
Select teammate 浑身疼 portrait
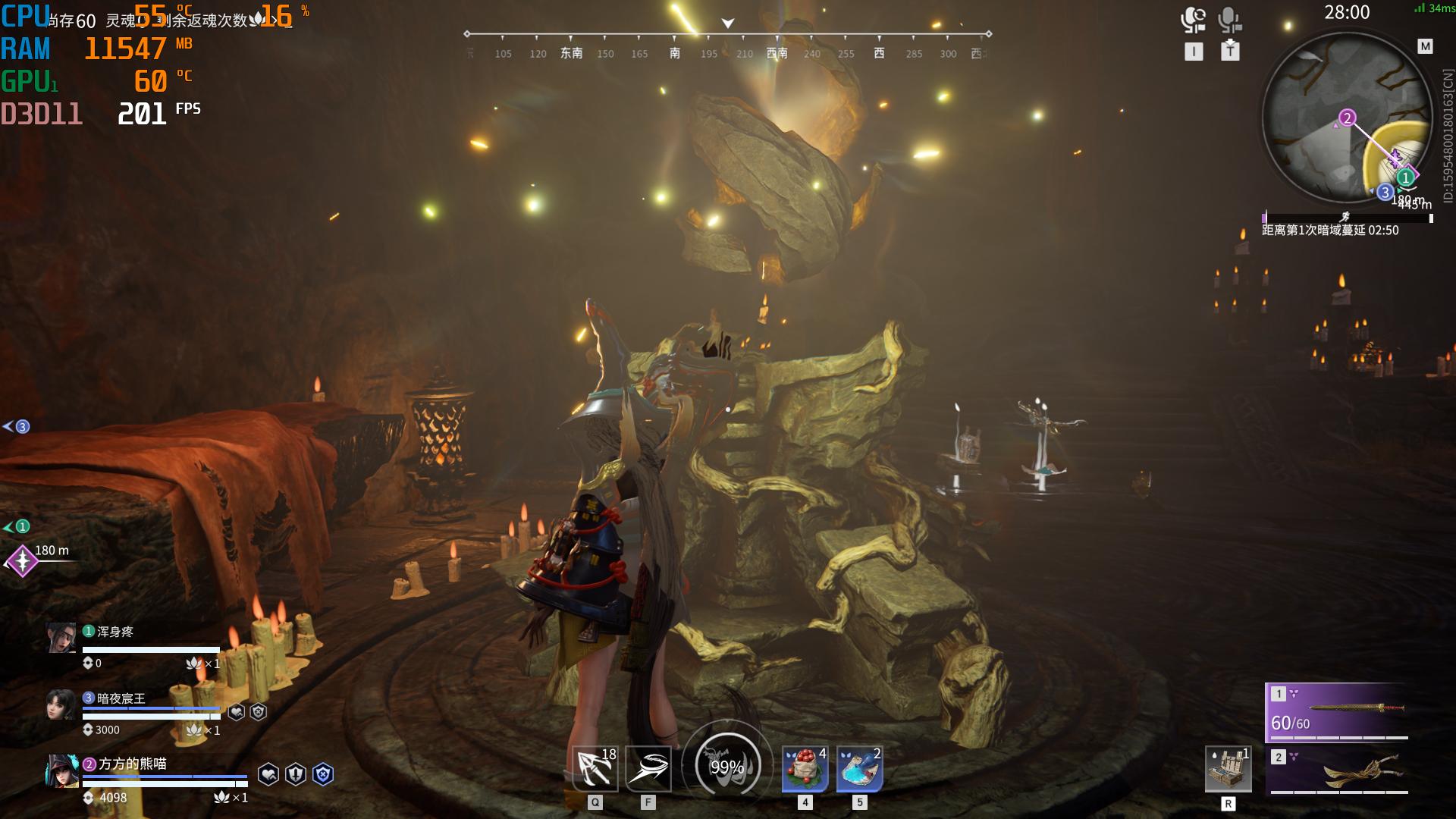(61, 638)
